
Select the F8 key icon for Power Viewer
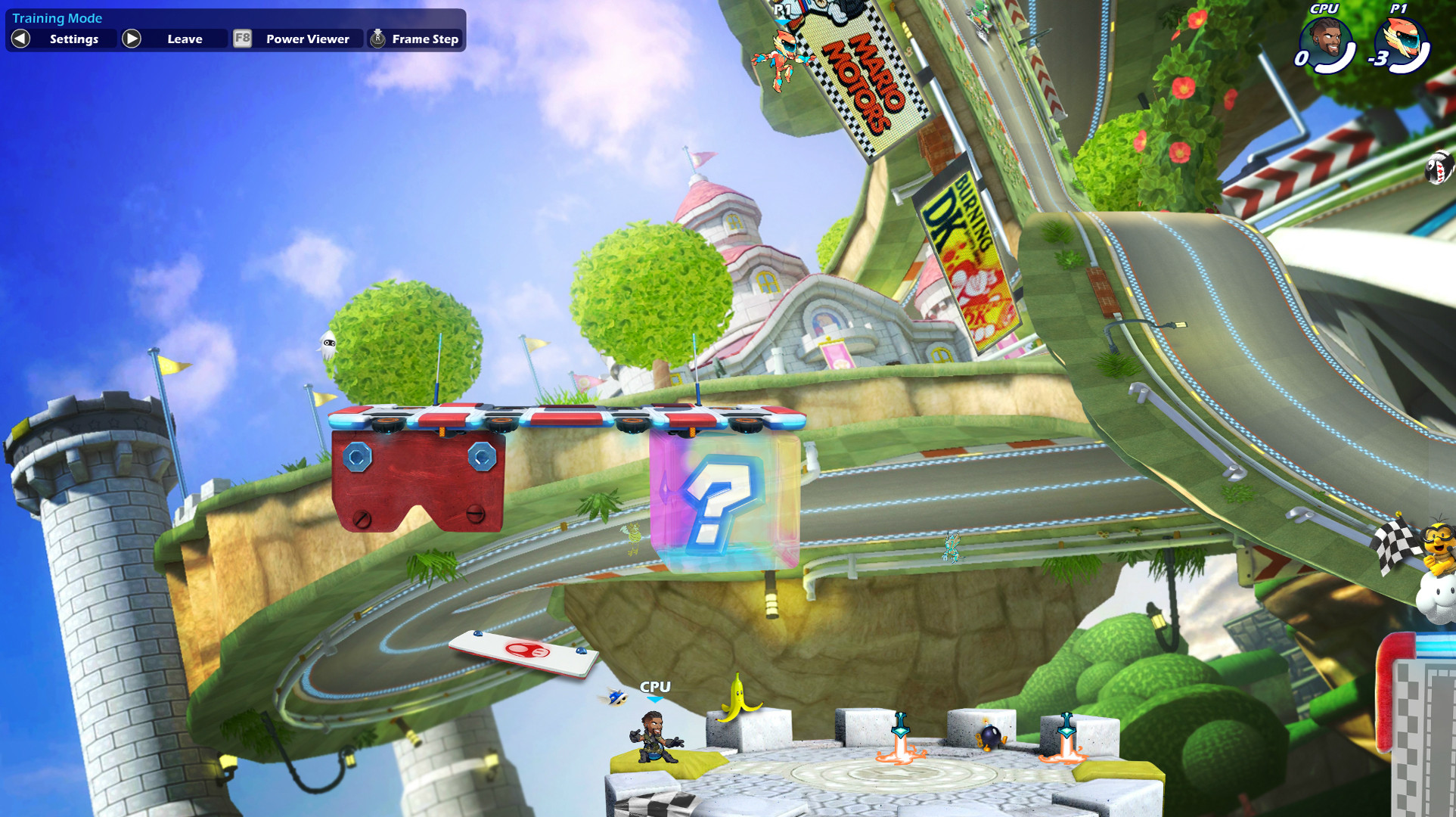(241, 39)
